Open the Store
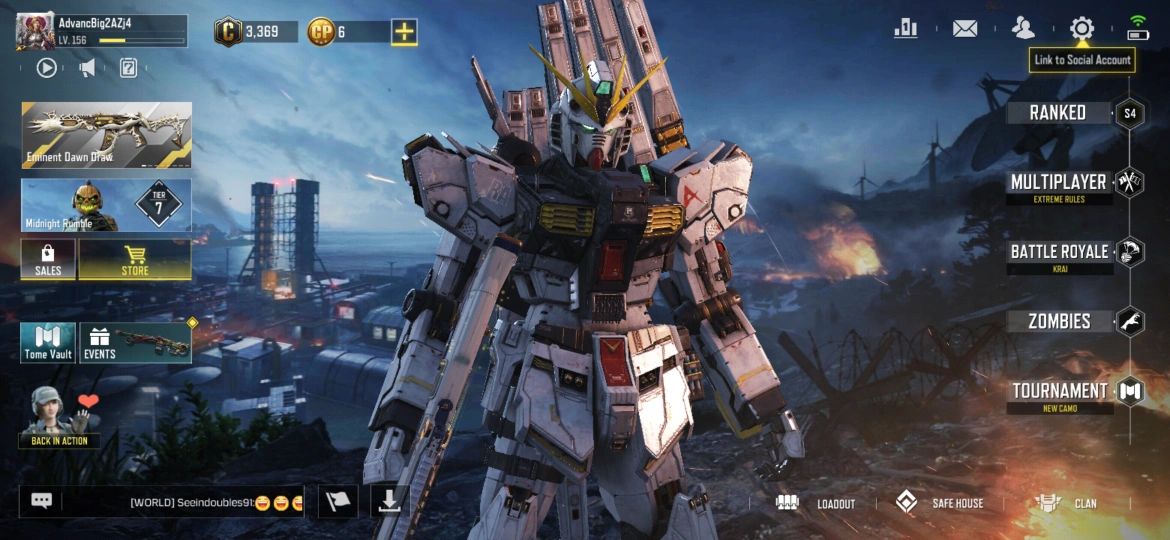 click(135, 259)
